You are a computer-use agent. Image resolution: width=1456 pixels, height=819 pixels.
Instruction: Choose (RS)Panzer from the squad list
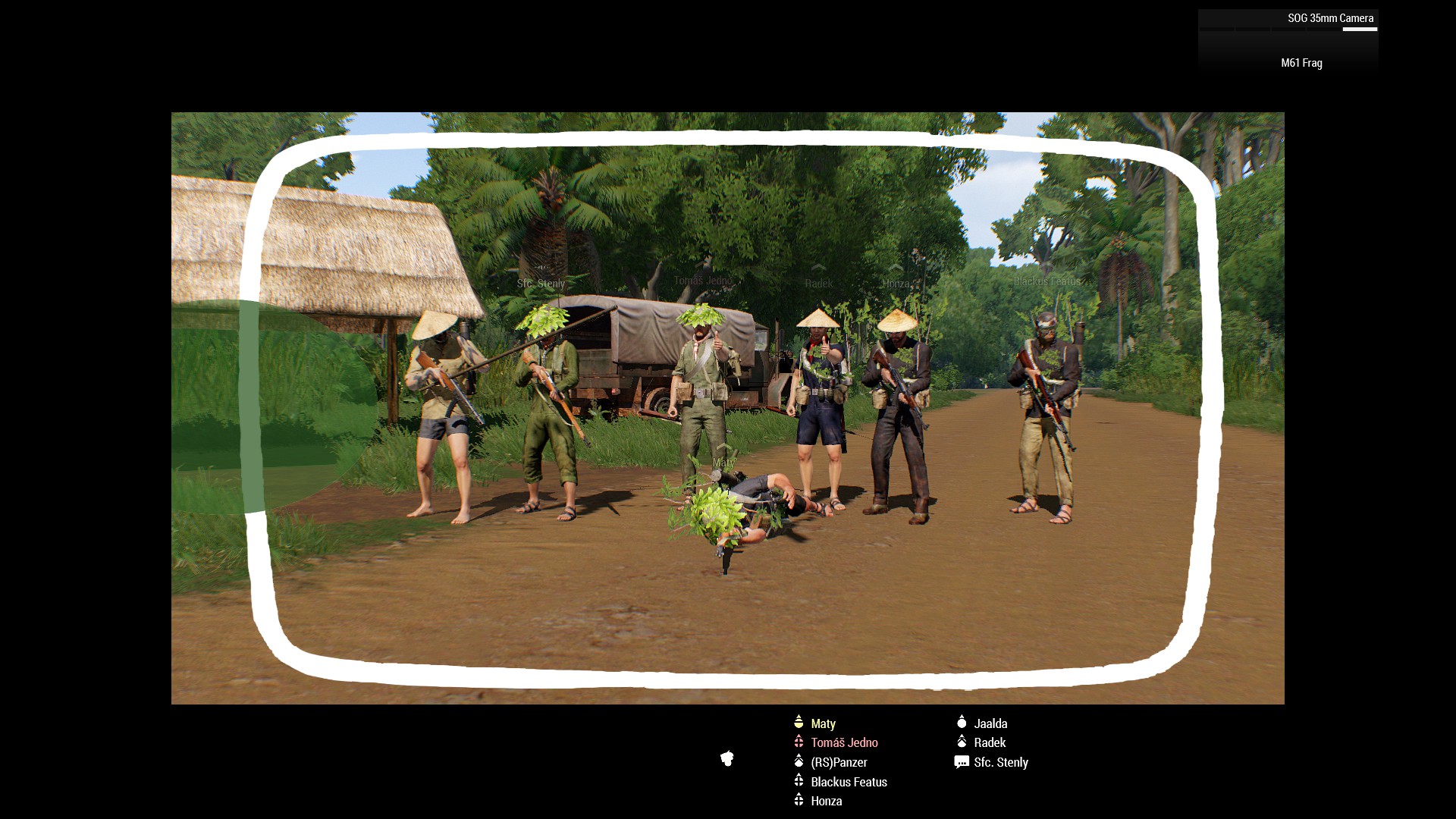[x=839, y=762]
